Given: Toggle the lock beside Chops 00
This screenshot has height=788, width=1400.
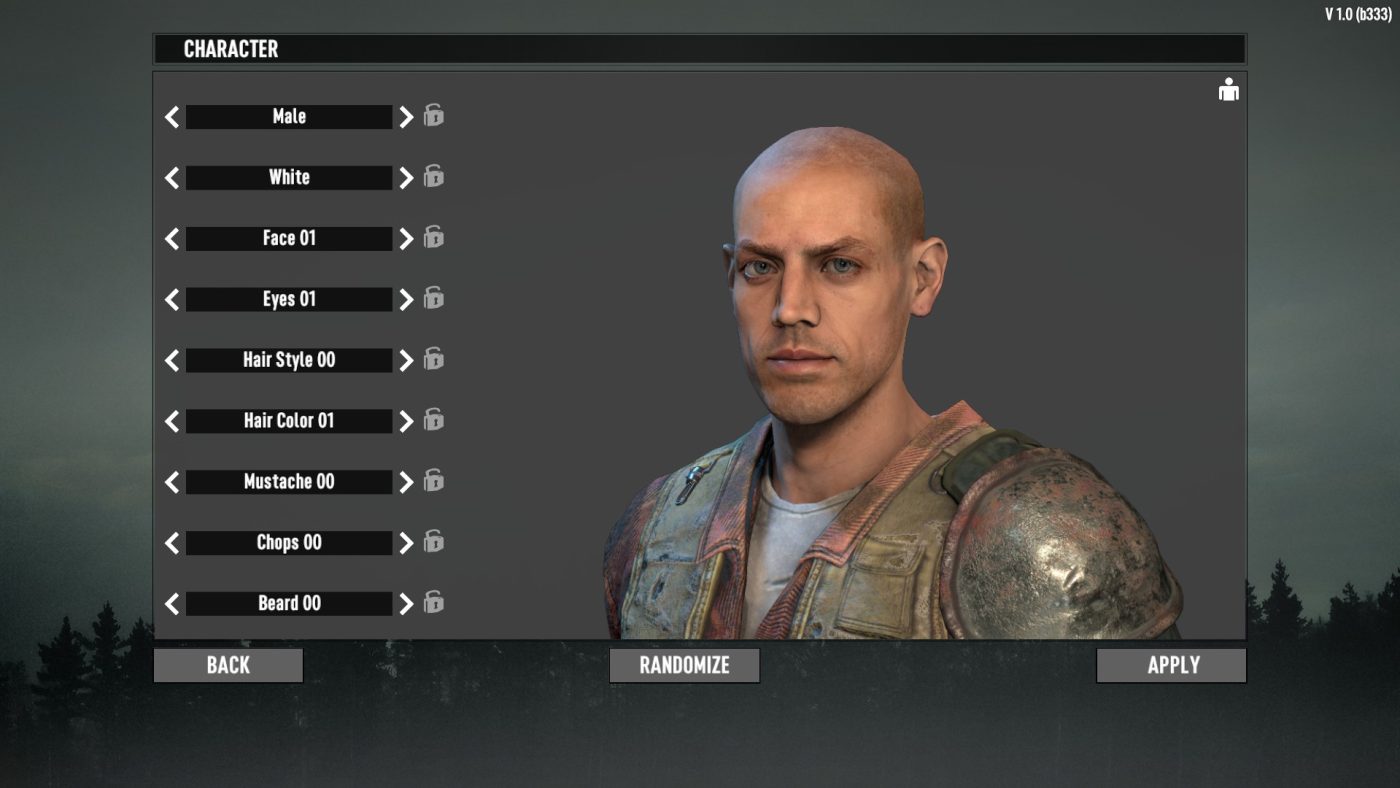Looking at the screenshot, I should pos(434,542).
